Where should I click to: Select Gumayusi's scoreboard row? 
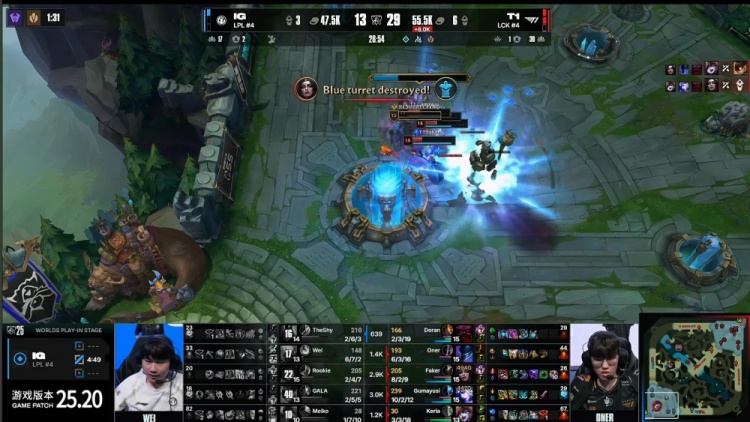tap(430, 393)
